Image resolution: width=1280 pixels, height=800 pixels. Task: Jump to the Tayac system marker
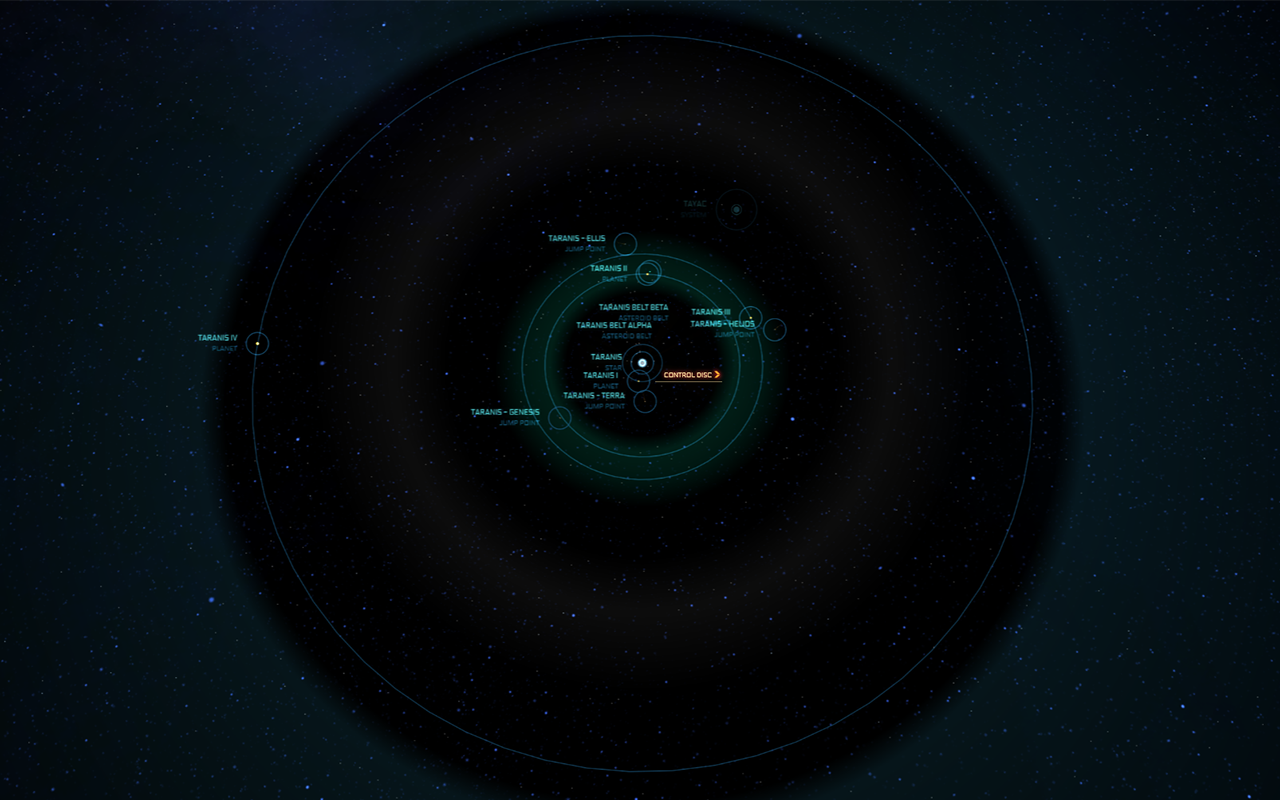[x=736, y=210]
